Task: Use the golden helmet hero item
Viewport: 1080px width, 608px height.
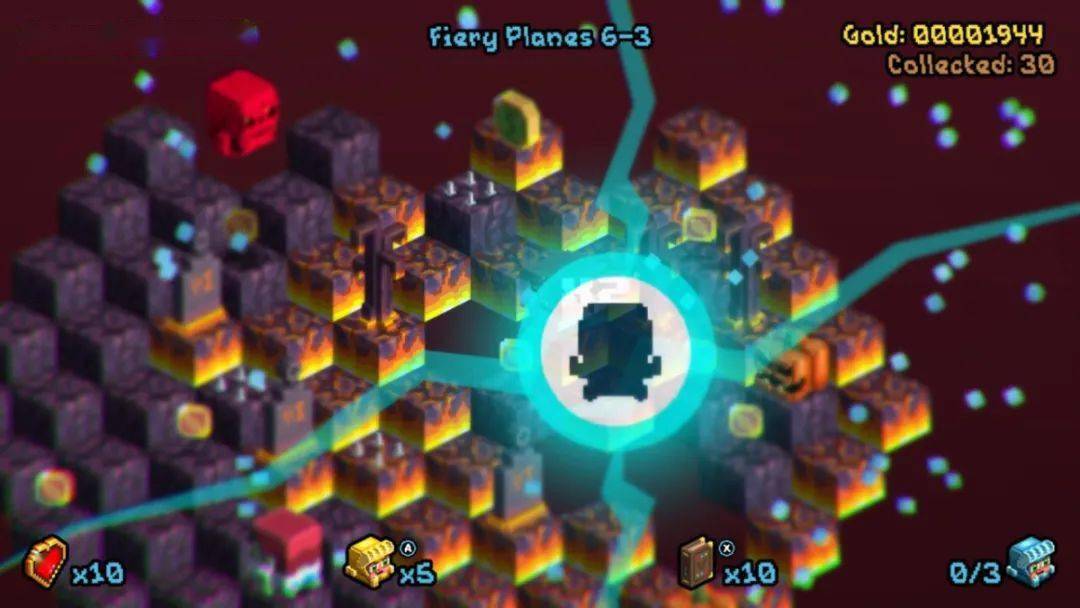Action: click(370, 562)
